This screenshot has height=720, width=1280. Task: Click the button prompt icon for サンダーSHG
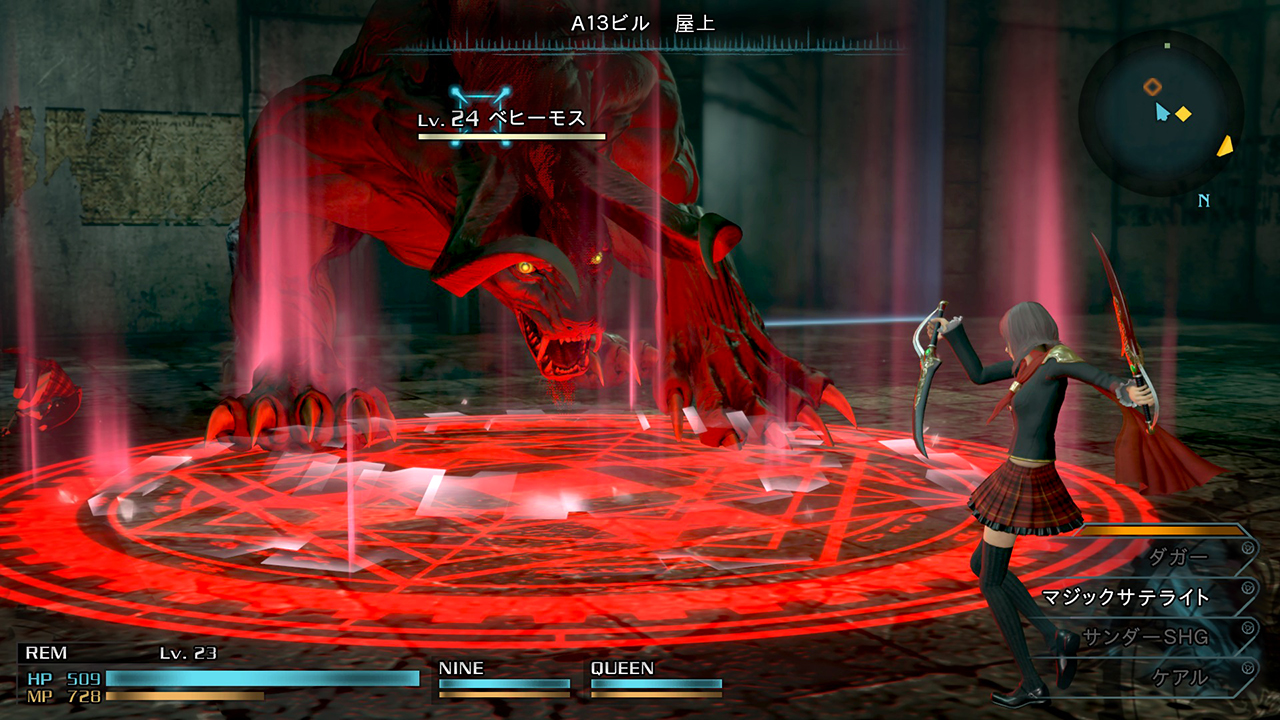click(x=1247, y=627)
